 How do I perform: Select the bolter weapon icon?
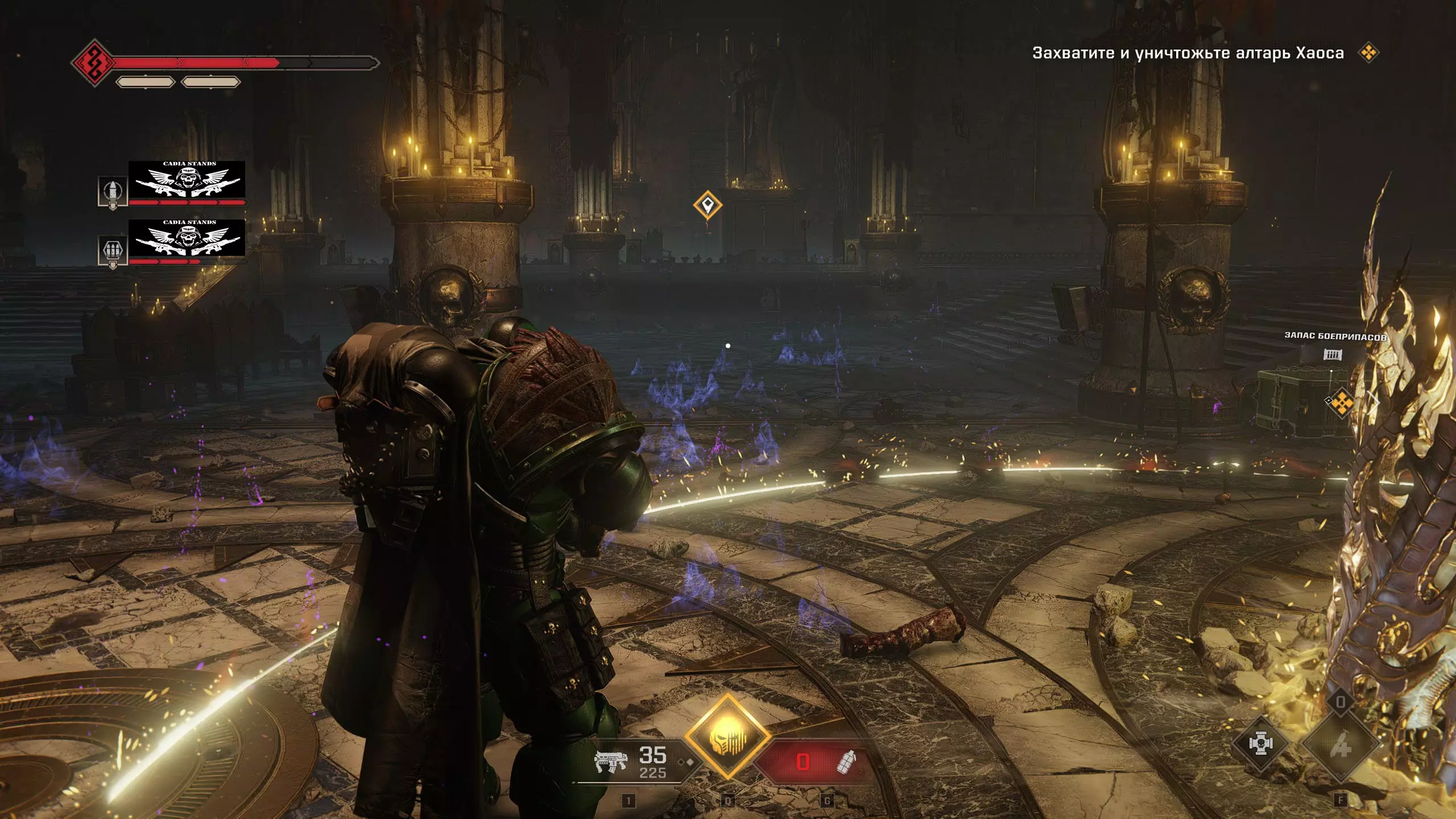[x=610, y=760]
